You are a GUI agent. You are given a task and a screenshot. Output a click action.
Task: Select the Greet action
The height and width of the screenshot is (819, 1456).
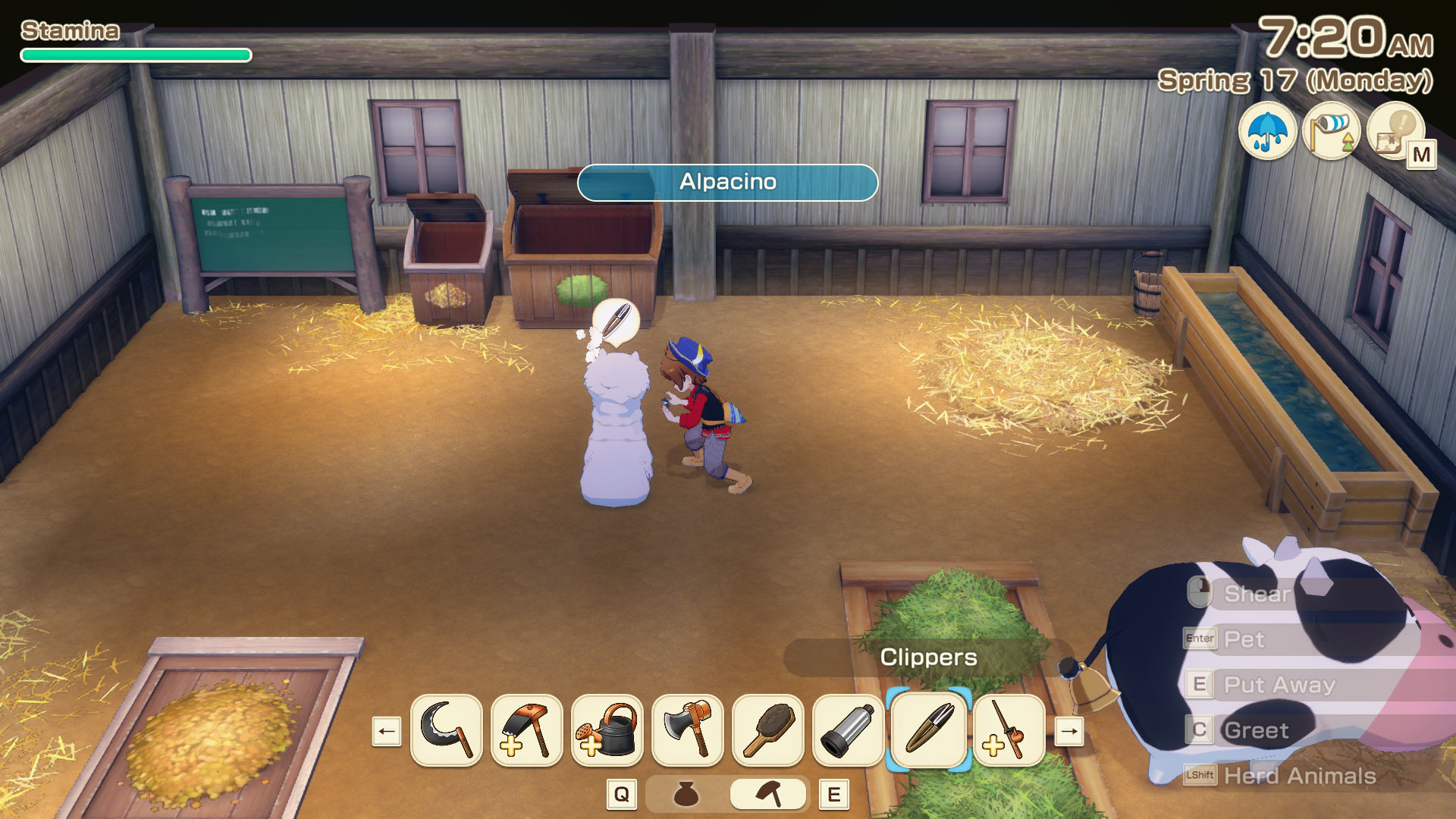pos(1256,730)
